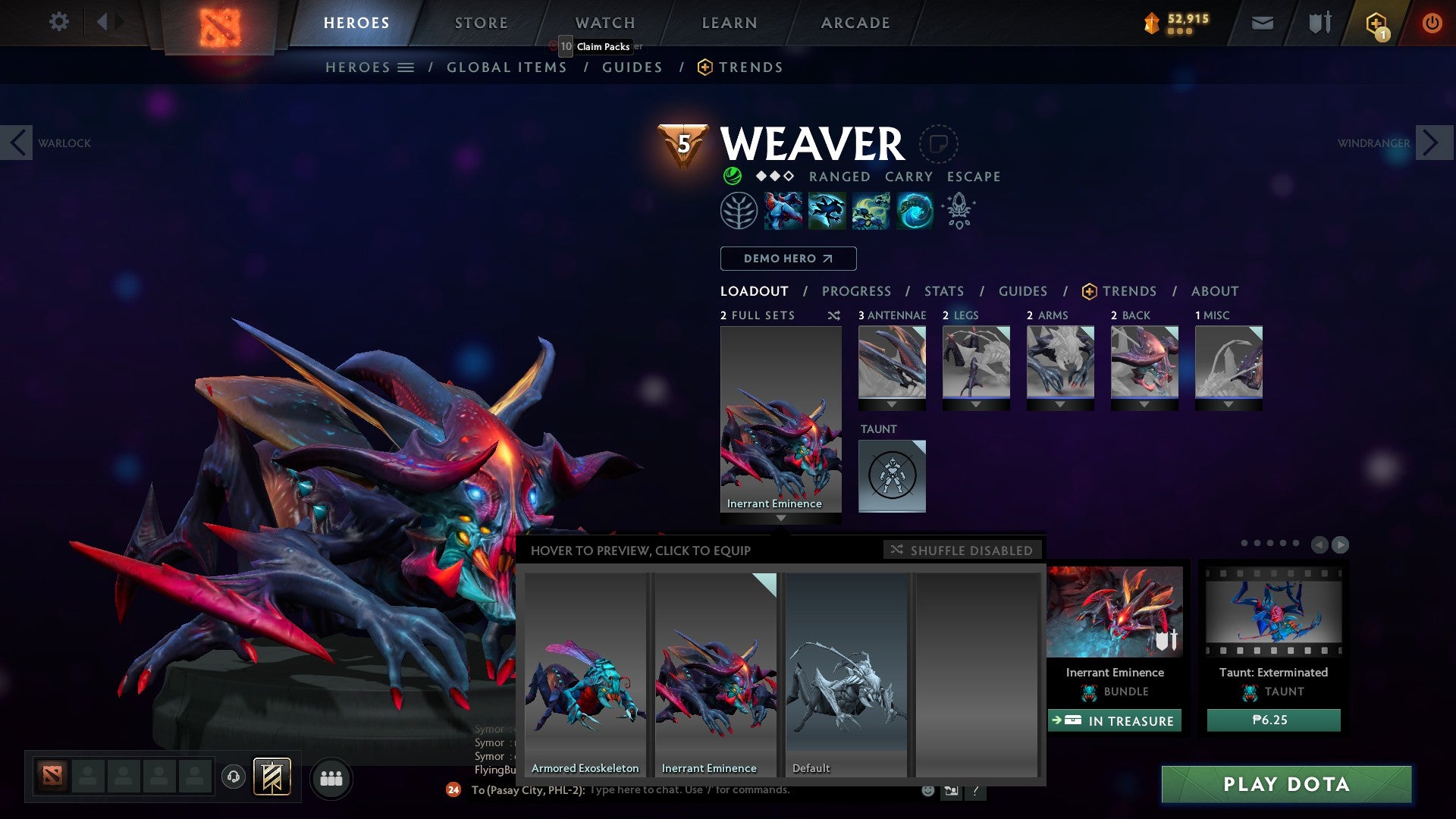The height and width of the screenshot is (819, 1456).
Task: Click the power button to exit
Action: tap(1432, 22)
